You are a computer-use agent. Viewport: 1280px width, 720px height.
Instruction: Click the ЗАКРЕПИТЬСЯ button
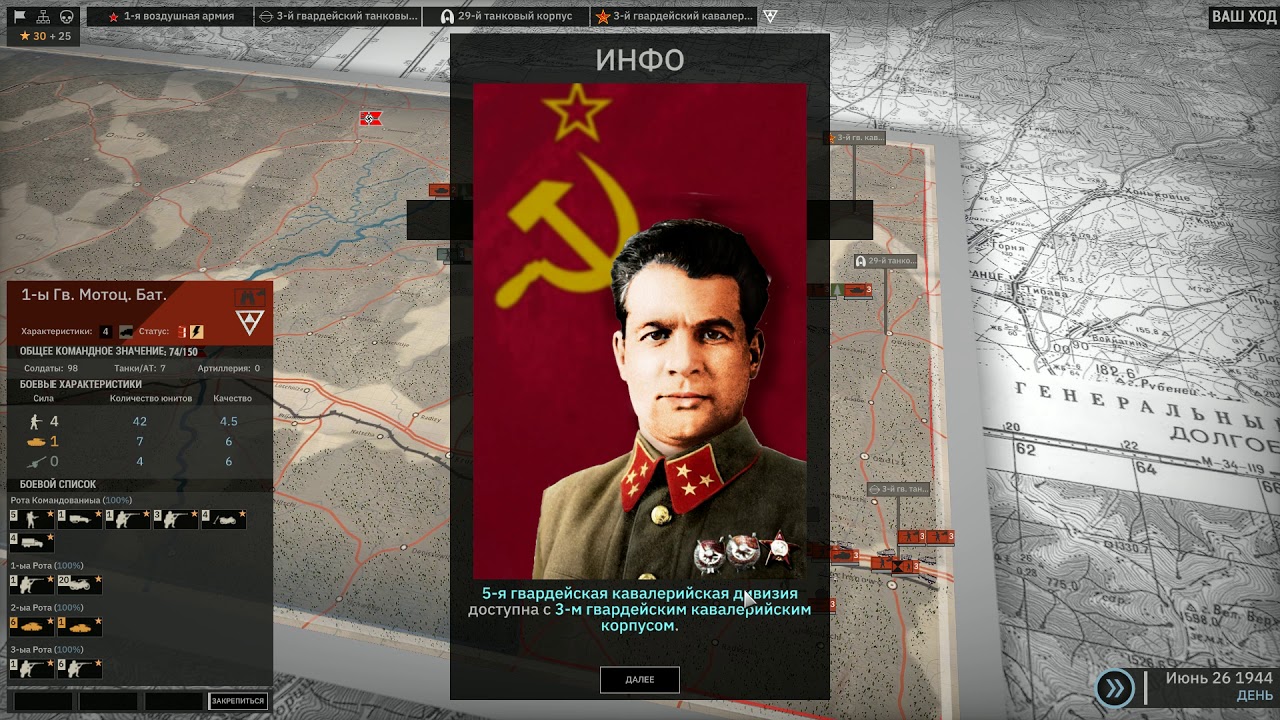(x=238, y=701)
